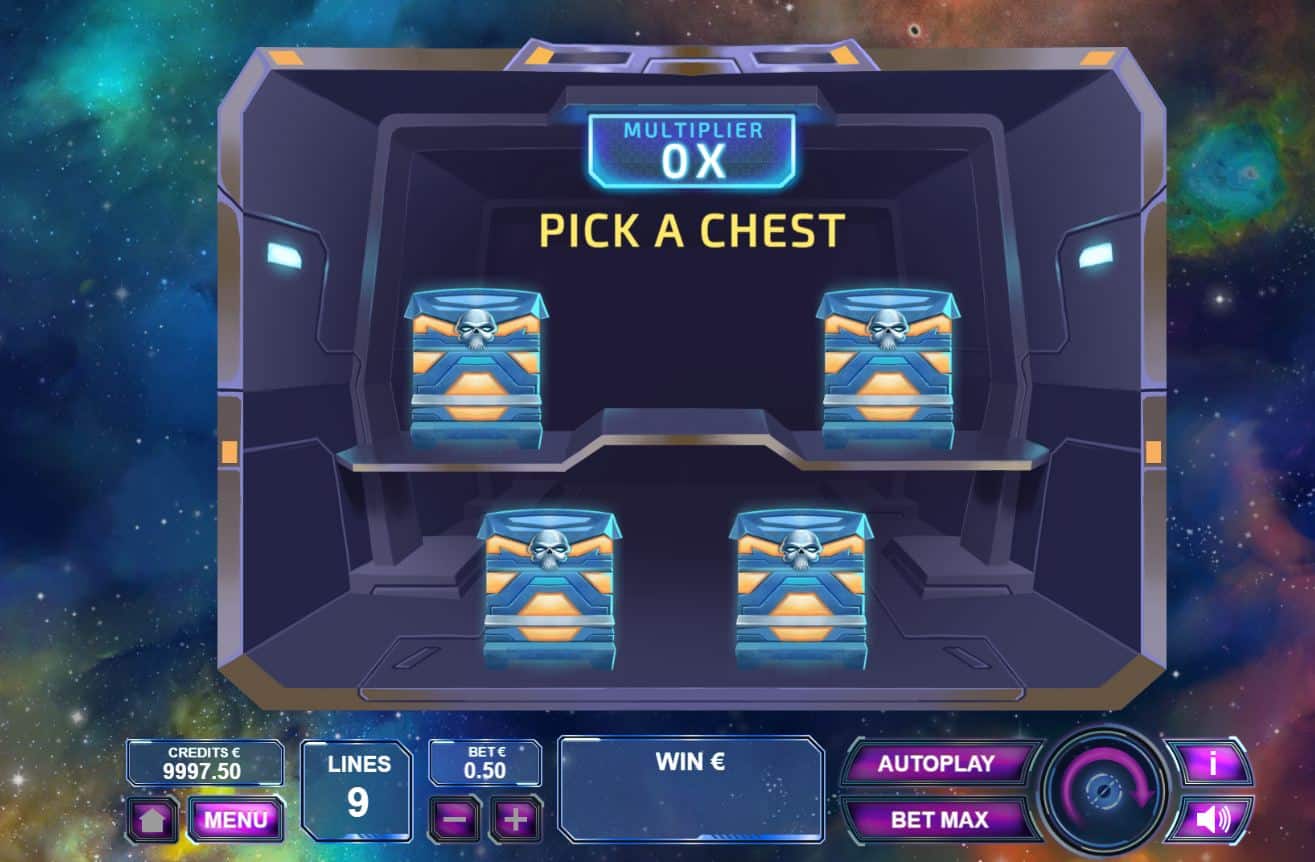Set the wager with BET MAX

pyautogui.click(x=938, y=820)
